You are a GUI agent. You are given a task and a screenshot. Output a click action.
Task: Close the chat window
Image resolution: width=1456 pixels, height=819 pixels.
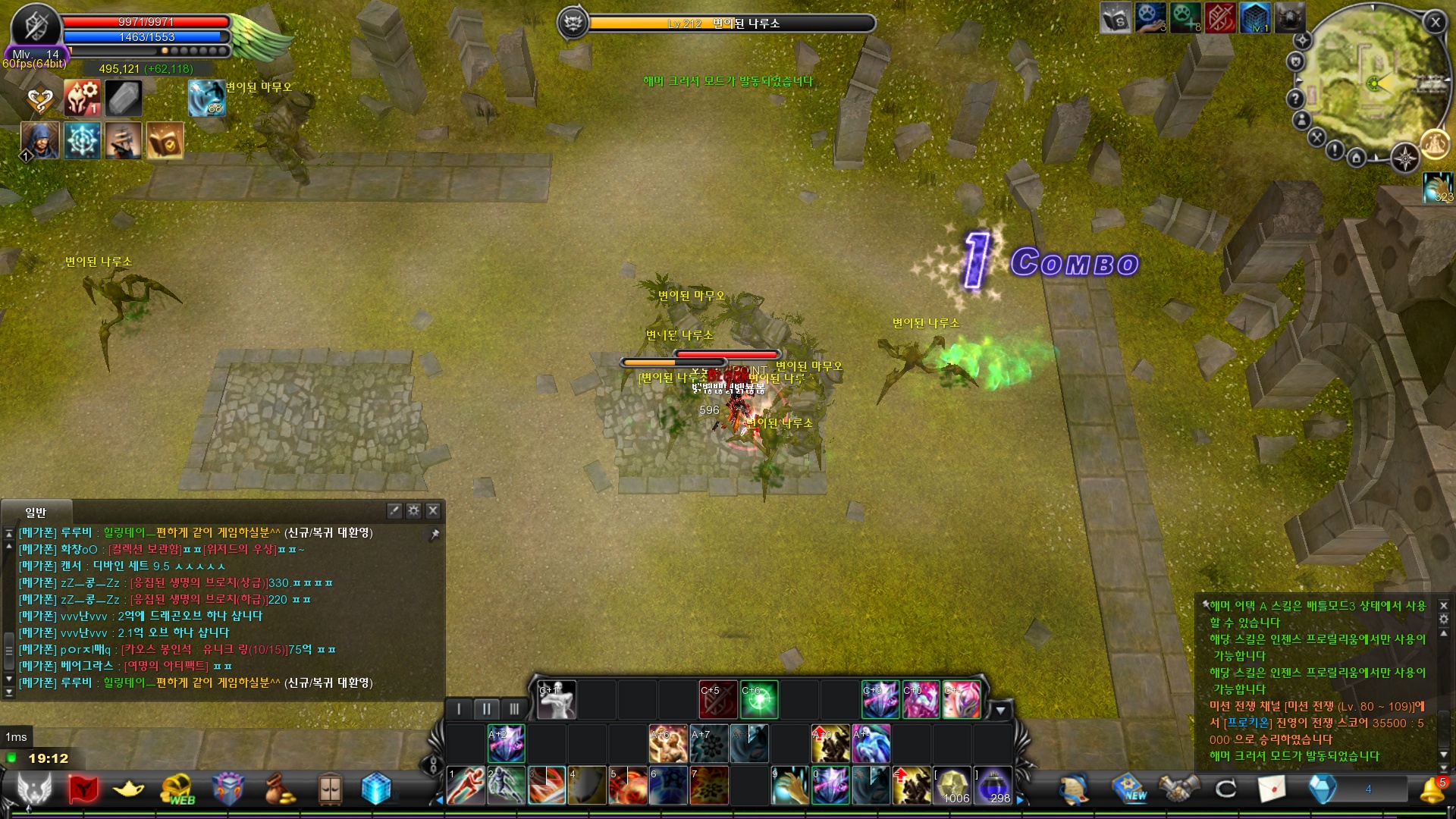(433, 510)
